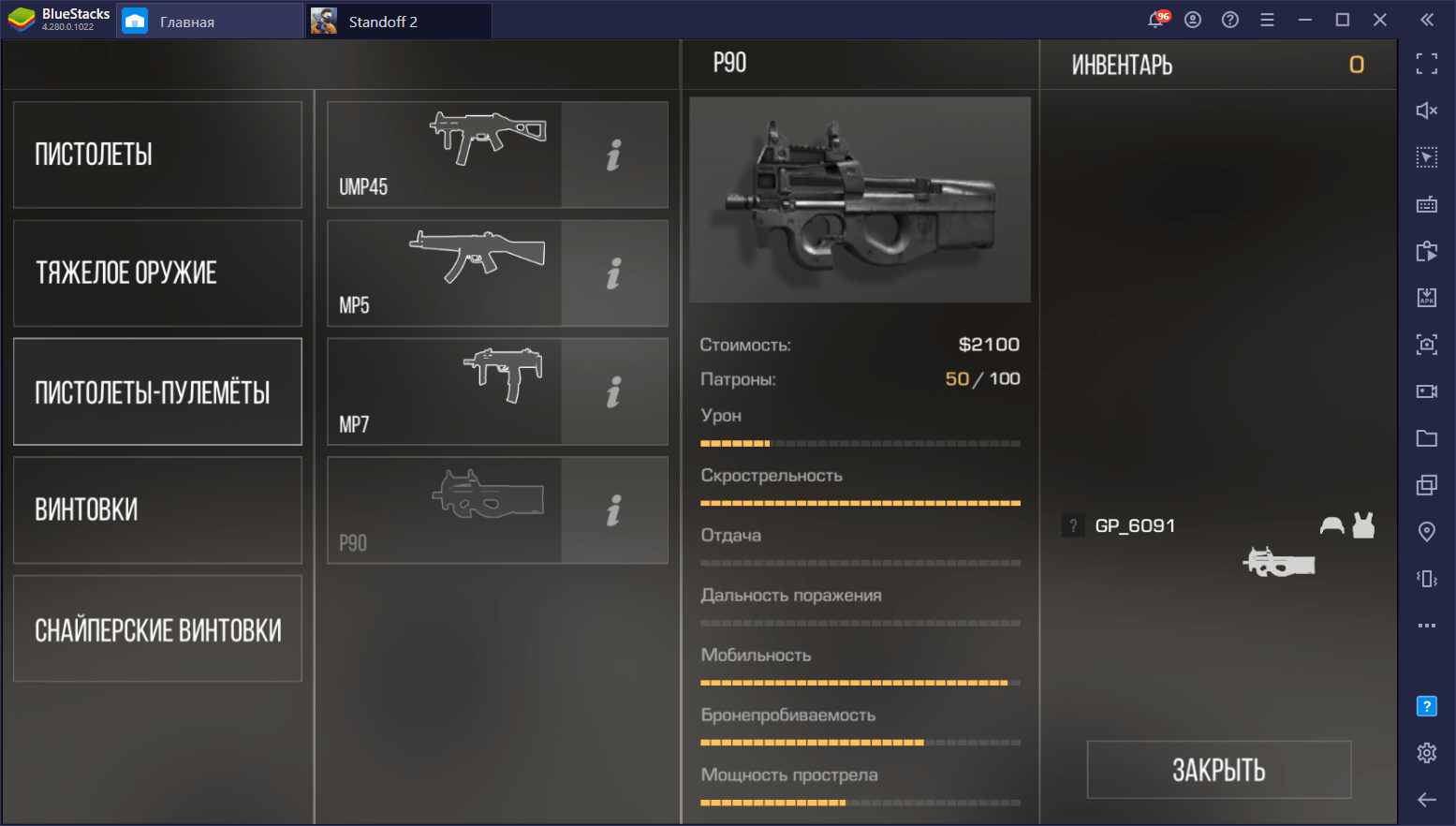Select the Пистолеты-пулемёты category

click(x=157, y=391)
